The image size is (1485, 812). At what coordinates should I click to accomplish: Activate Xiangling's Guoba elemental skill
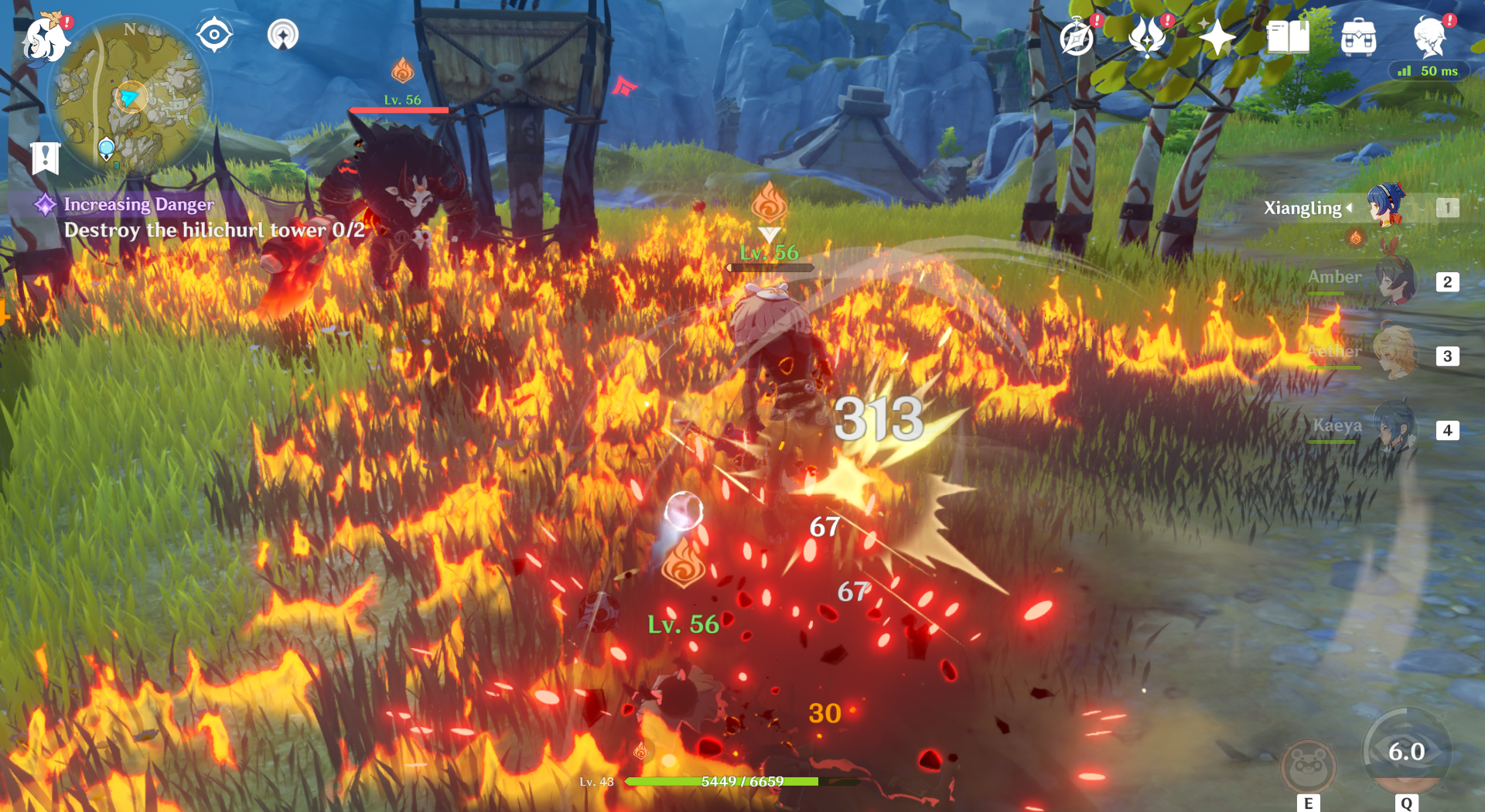pos(1309,766)
